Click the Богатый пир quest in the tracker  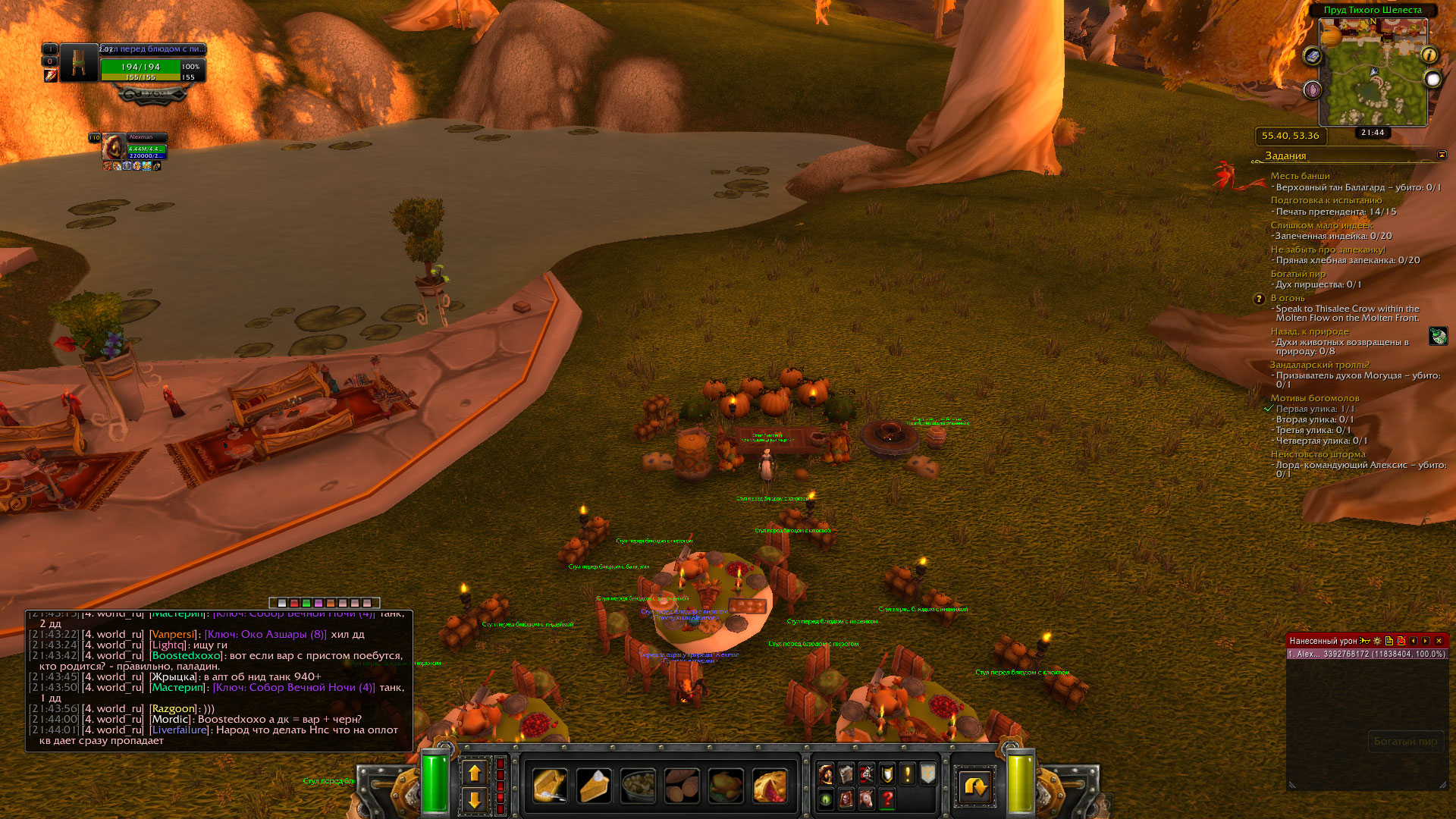[x=1298, y=274]
